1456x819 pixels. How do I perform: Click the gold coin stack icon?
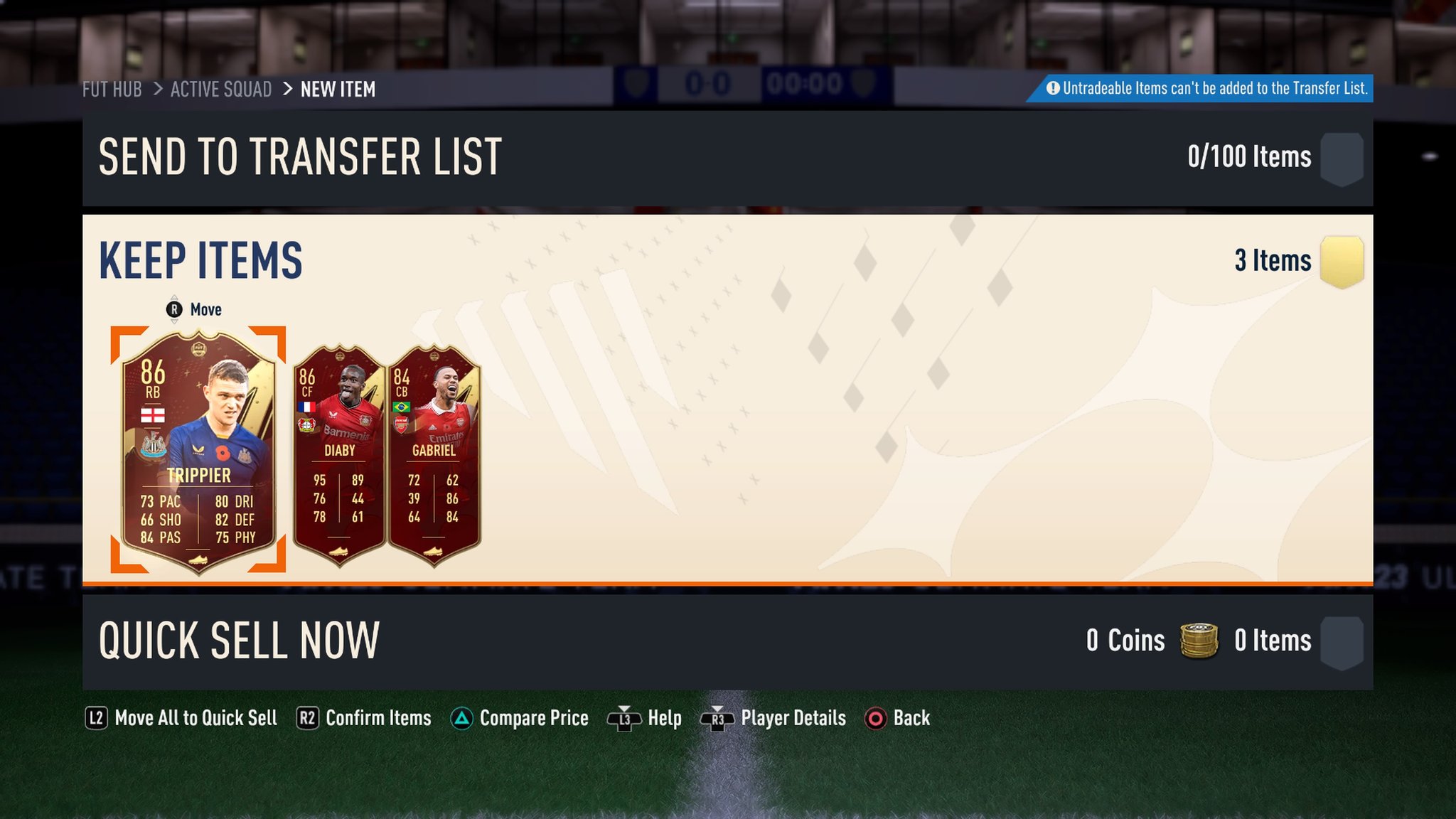coord(1198,640)
